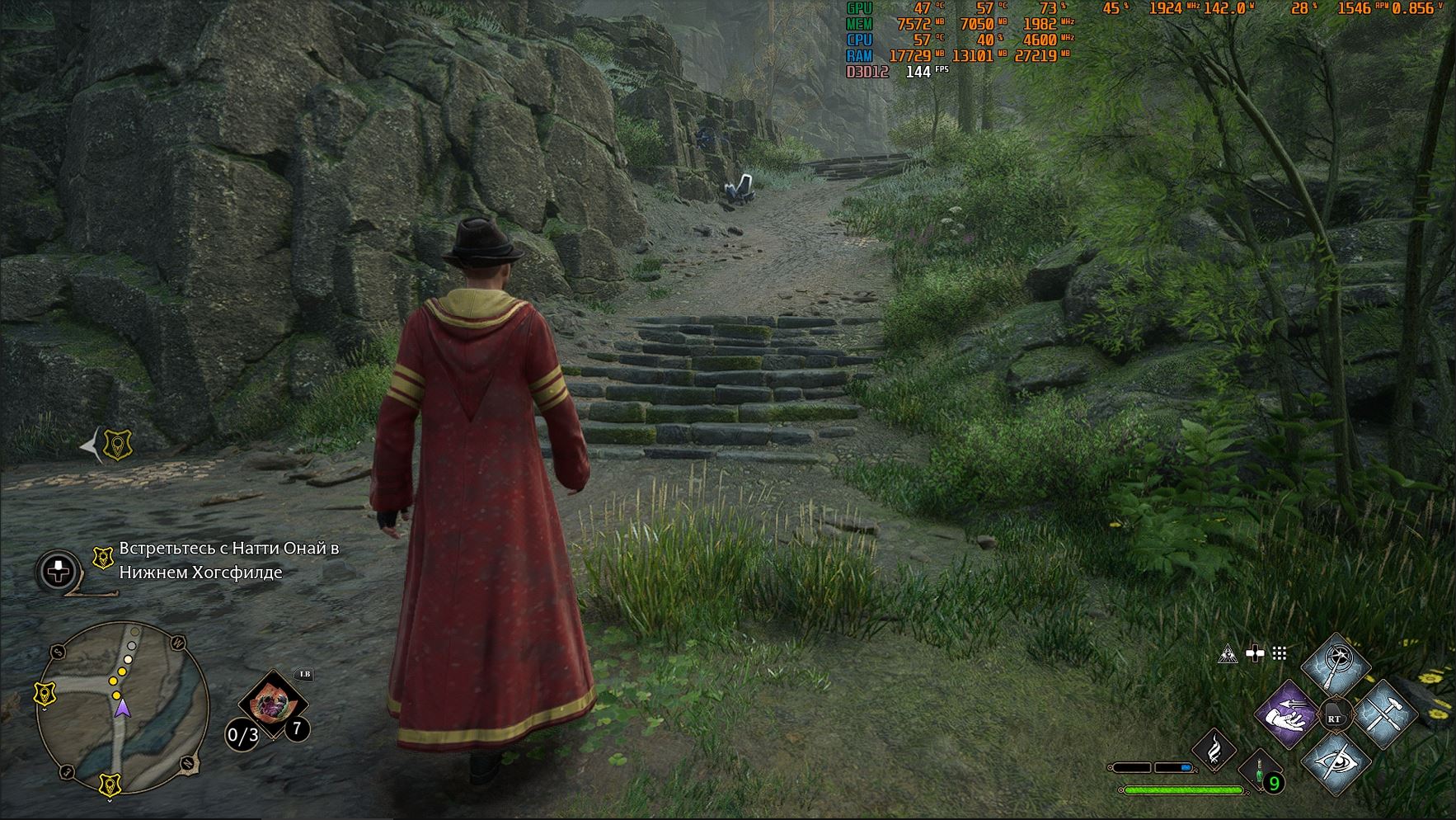
Task: Activate the purple hand Accio spell
Action: [x=1288, y=714]
